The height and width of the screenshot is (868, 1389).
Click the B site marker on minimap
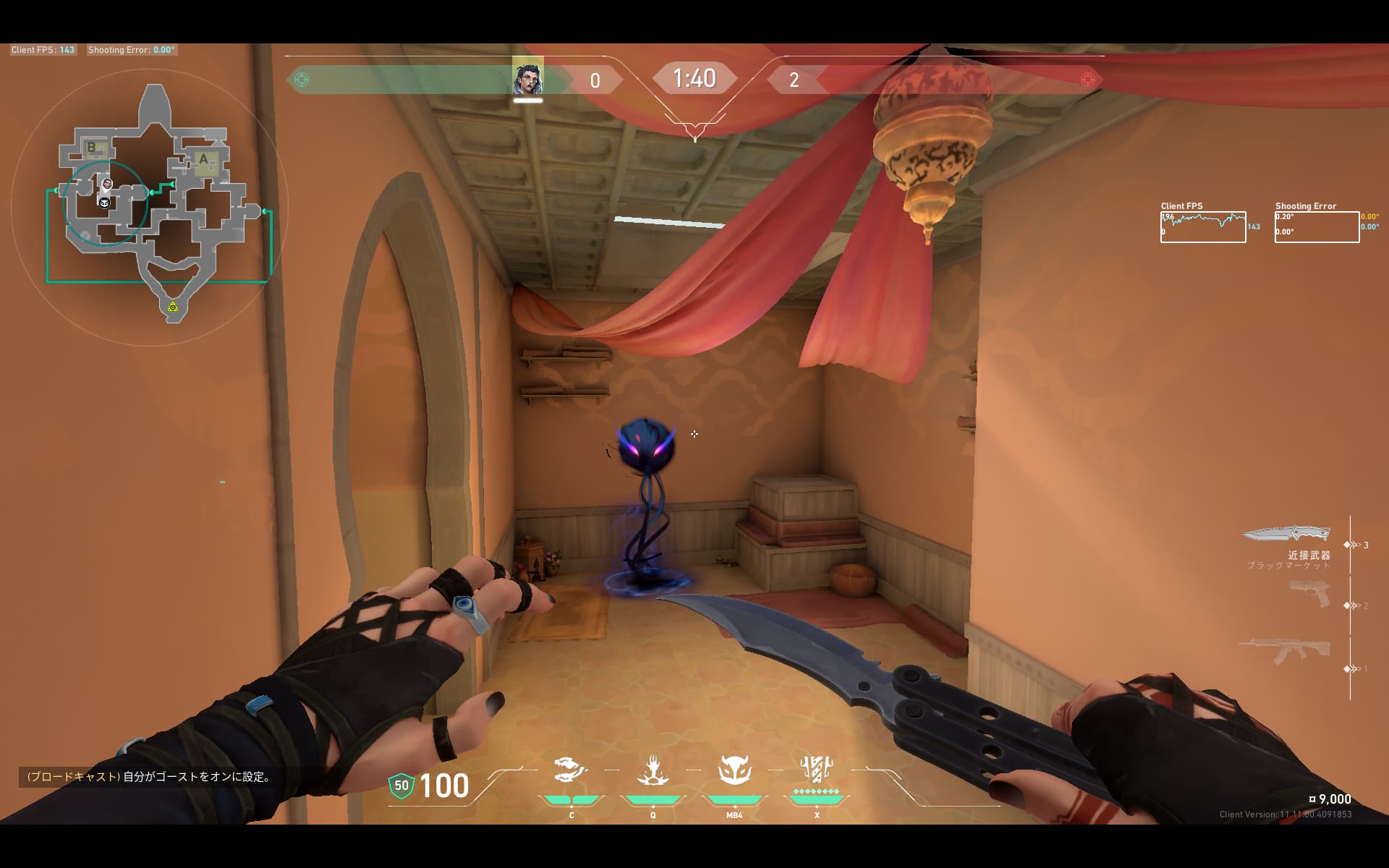pyautogui.click(x=92, y=148)
